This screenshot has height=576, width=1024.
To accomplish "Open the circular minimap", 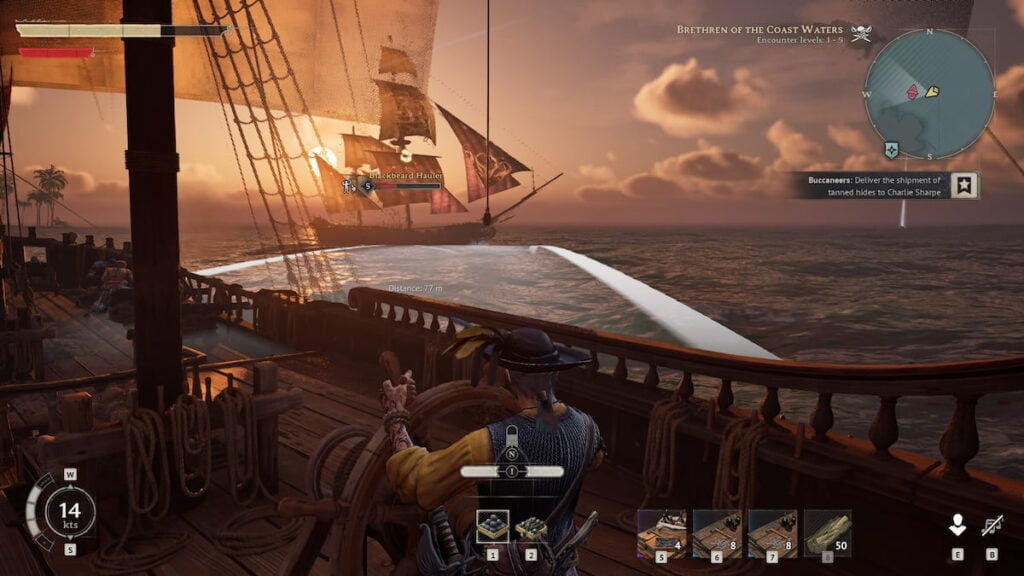I will tap(929, 94).
